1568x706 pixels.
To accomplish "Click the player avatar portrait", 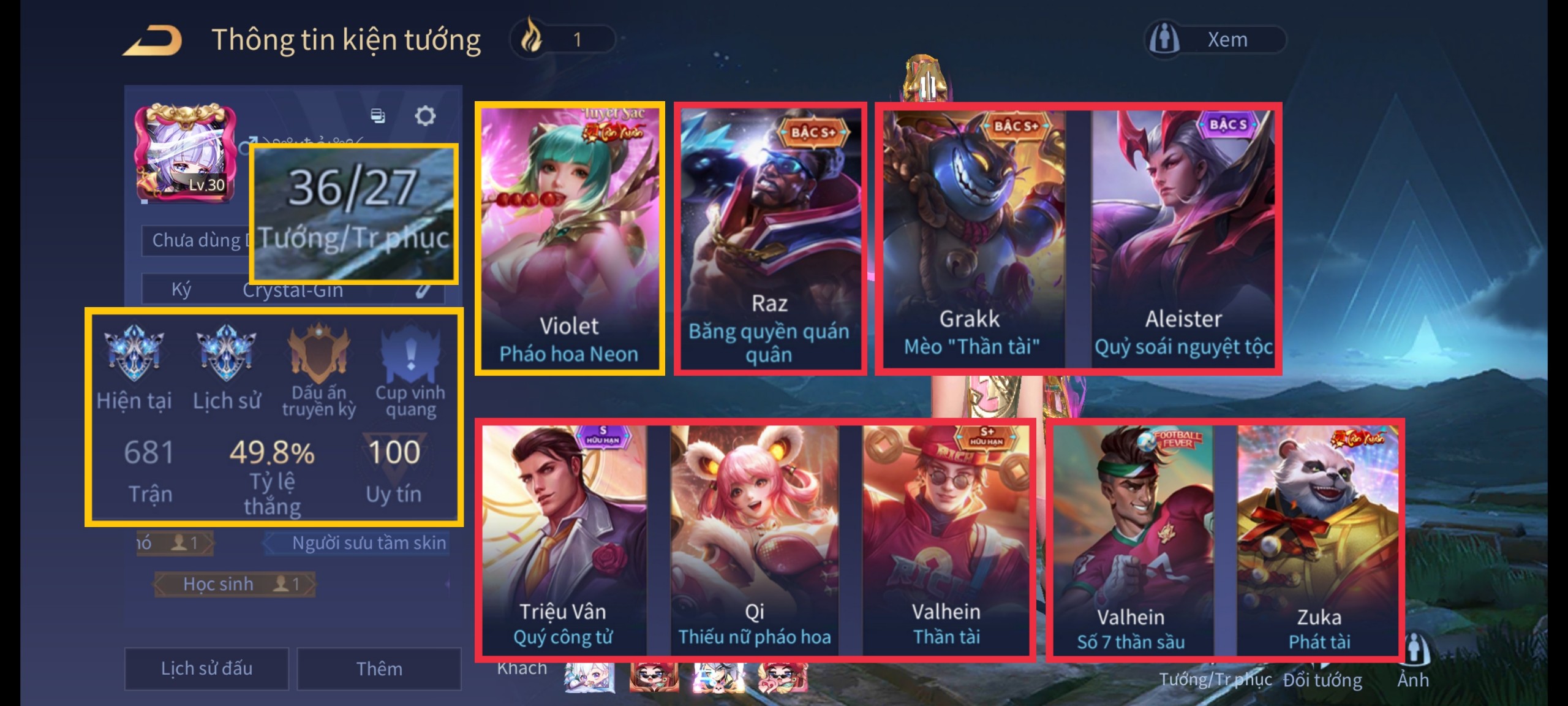I will tap(185, 153).
